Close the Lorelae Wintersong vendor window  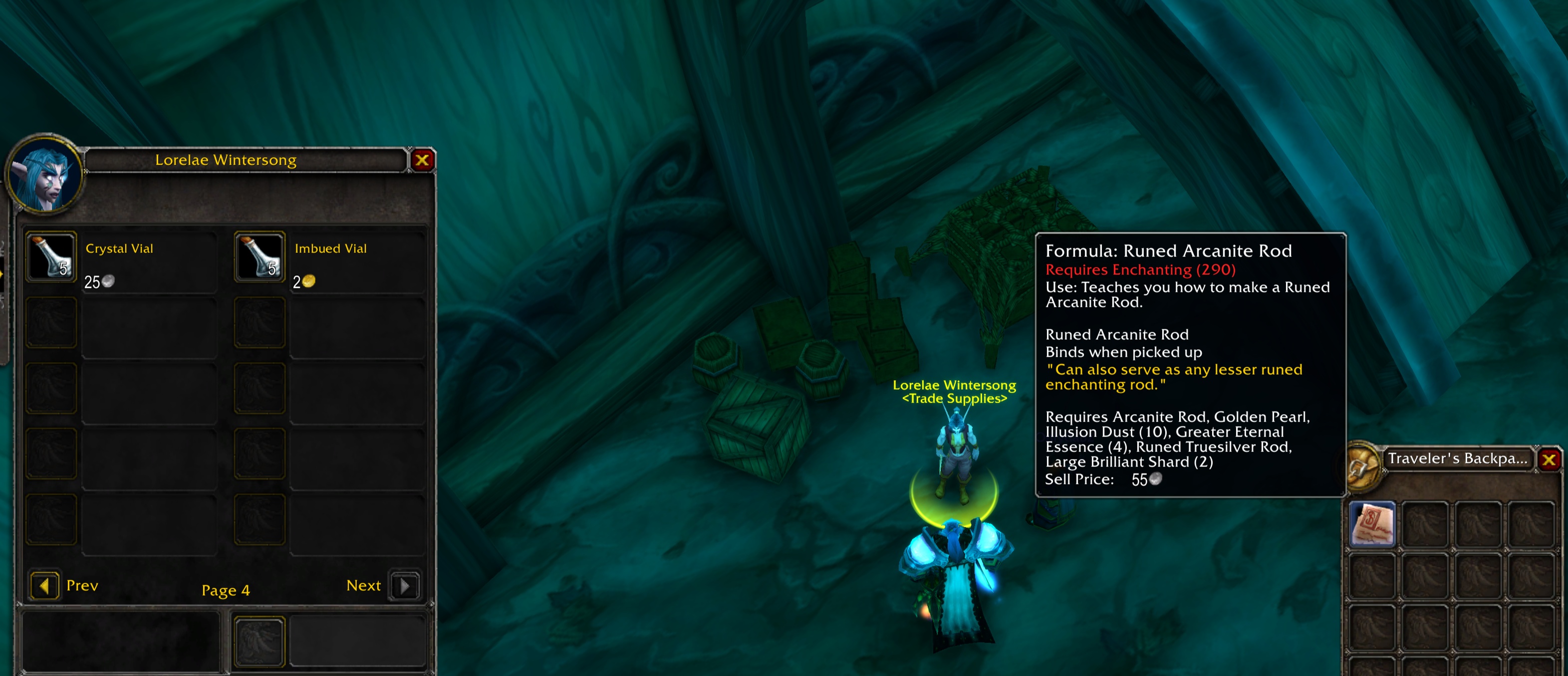click(423, 160)
